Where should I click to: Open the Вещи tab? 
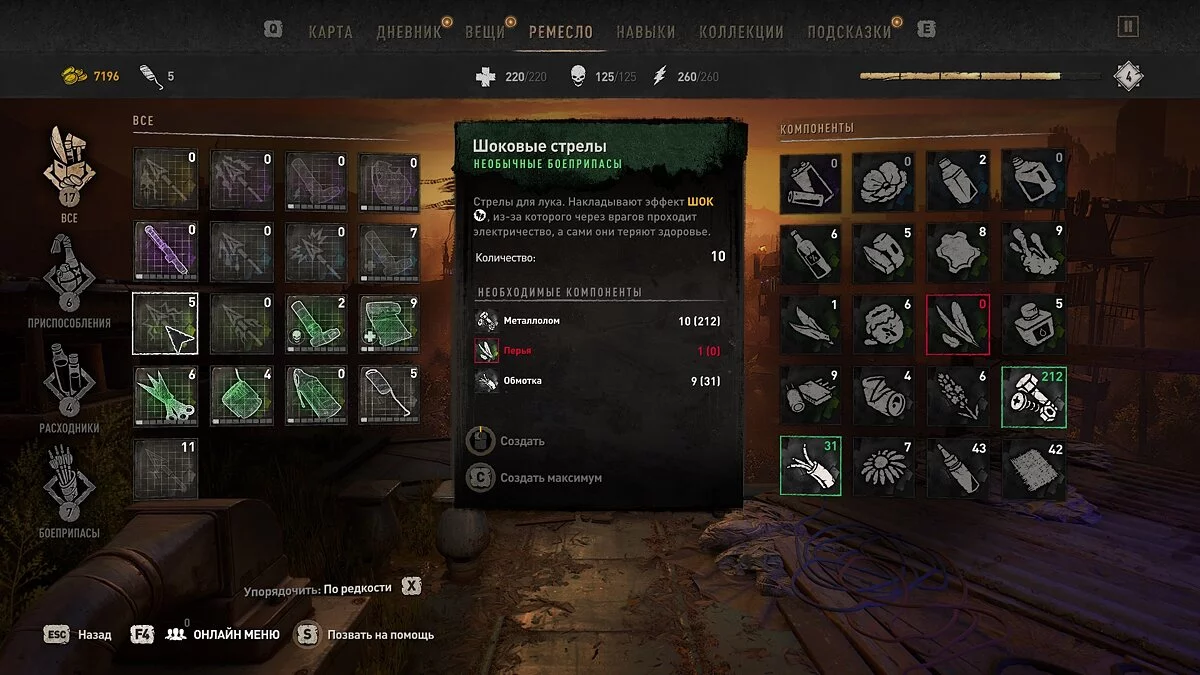[485, 31]
